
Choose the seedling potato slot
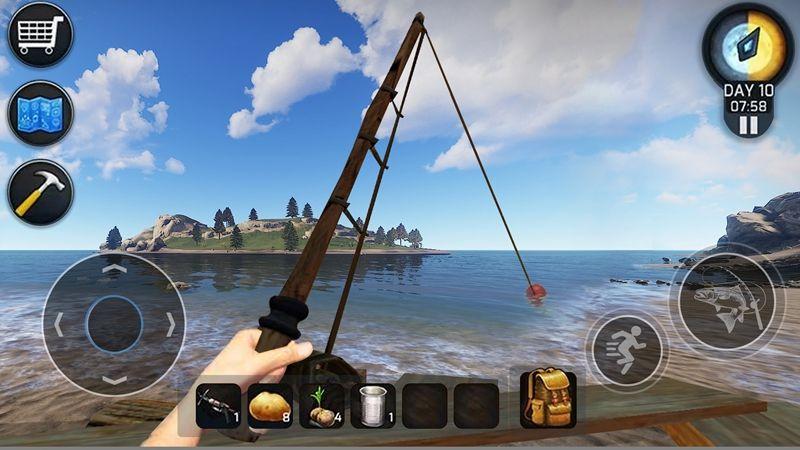pyautogui.click(x=322, y=406)
